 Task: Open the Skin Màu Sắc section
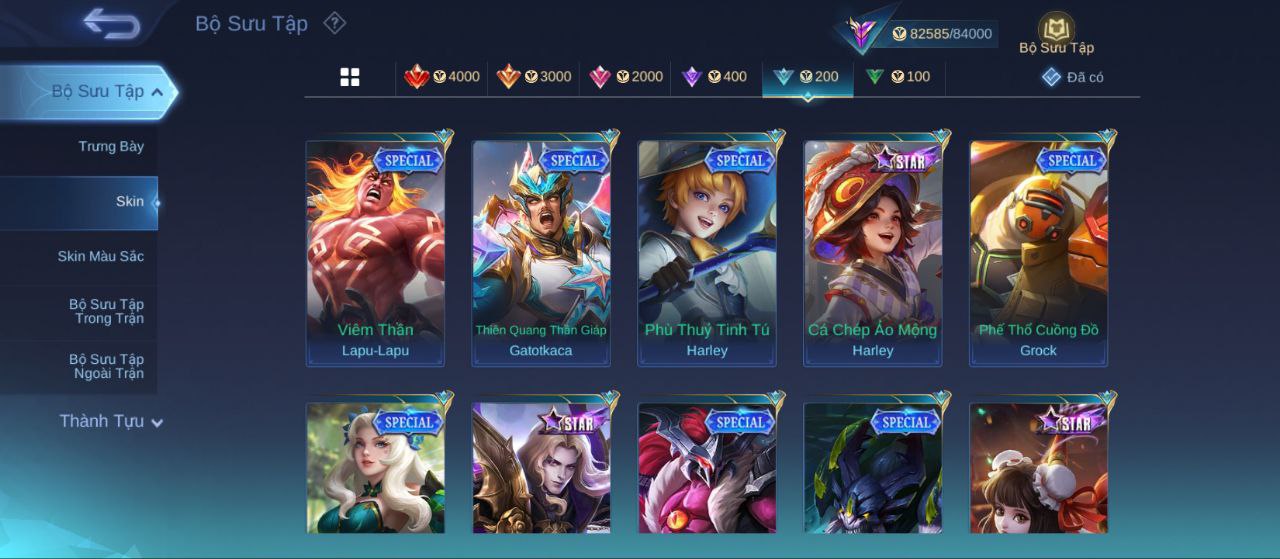point(100,257)
